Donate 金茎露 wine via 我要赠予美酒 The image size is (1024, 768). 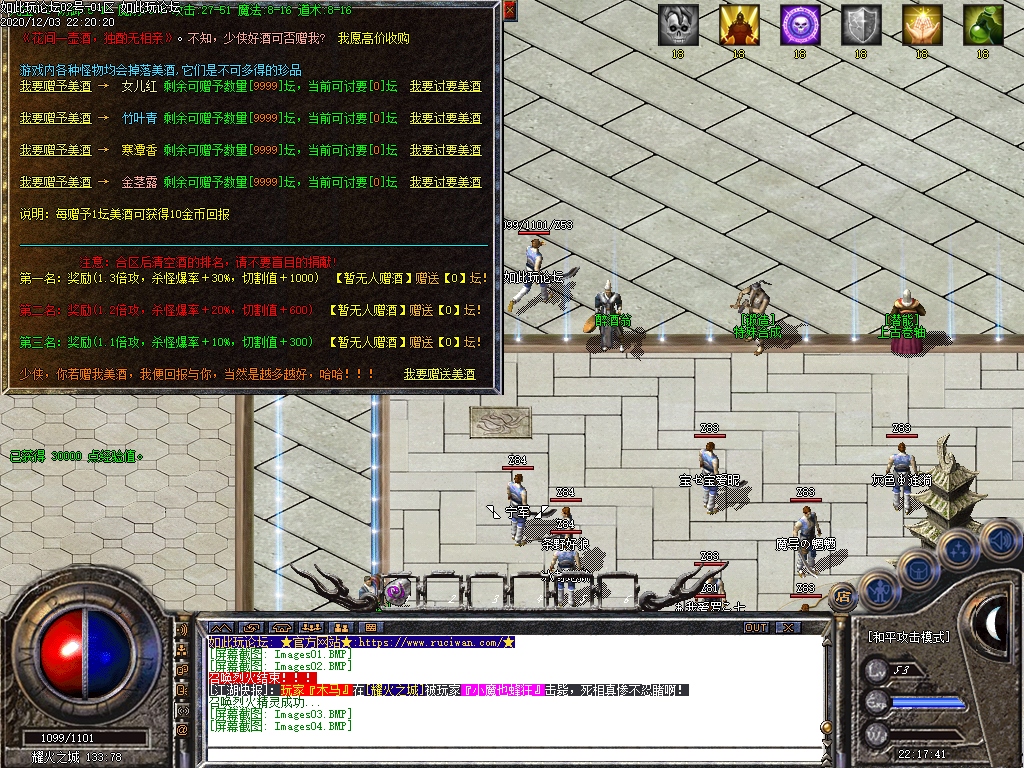[x=56, y=182]
